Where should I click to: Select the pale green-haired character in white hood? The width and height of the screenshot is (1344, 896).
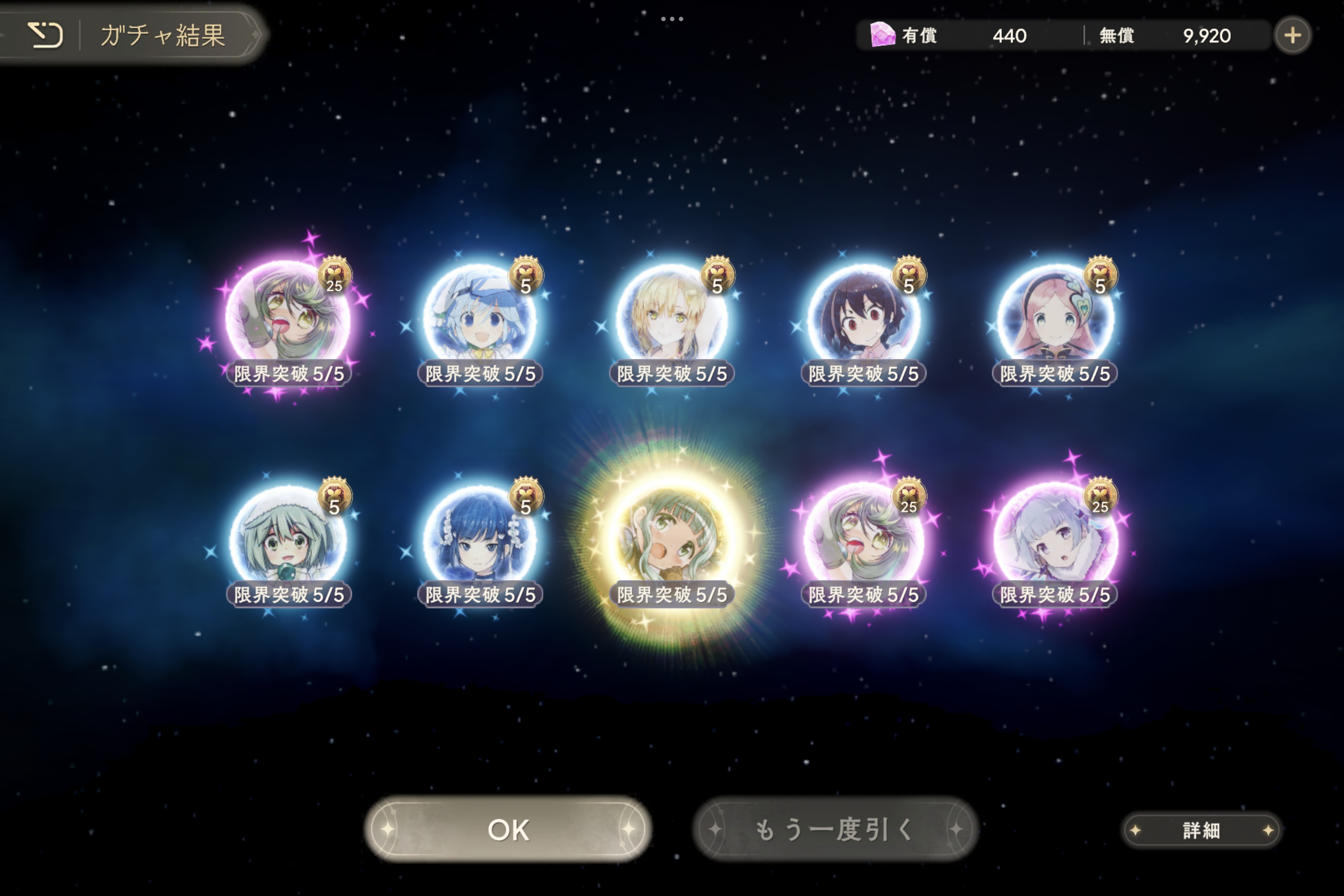(288, 540)
